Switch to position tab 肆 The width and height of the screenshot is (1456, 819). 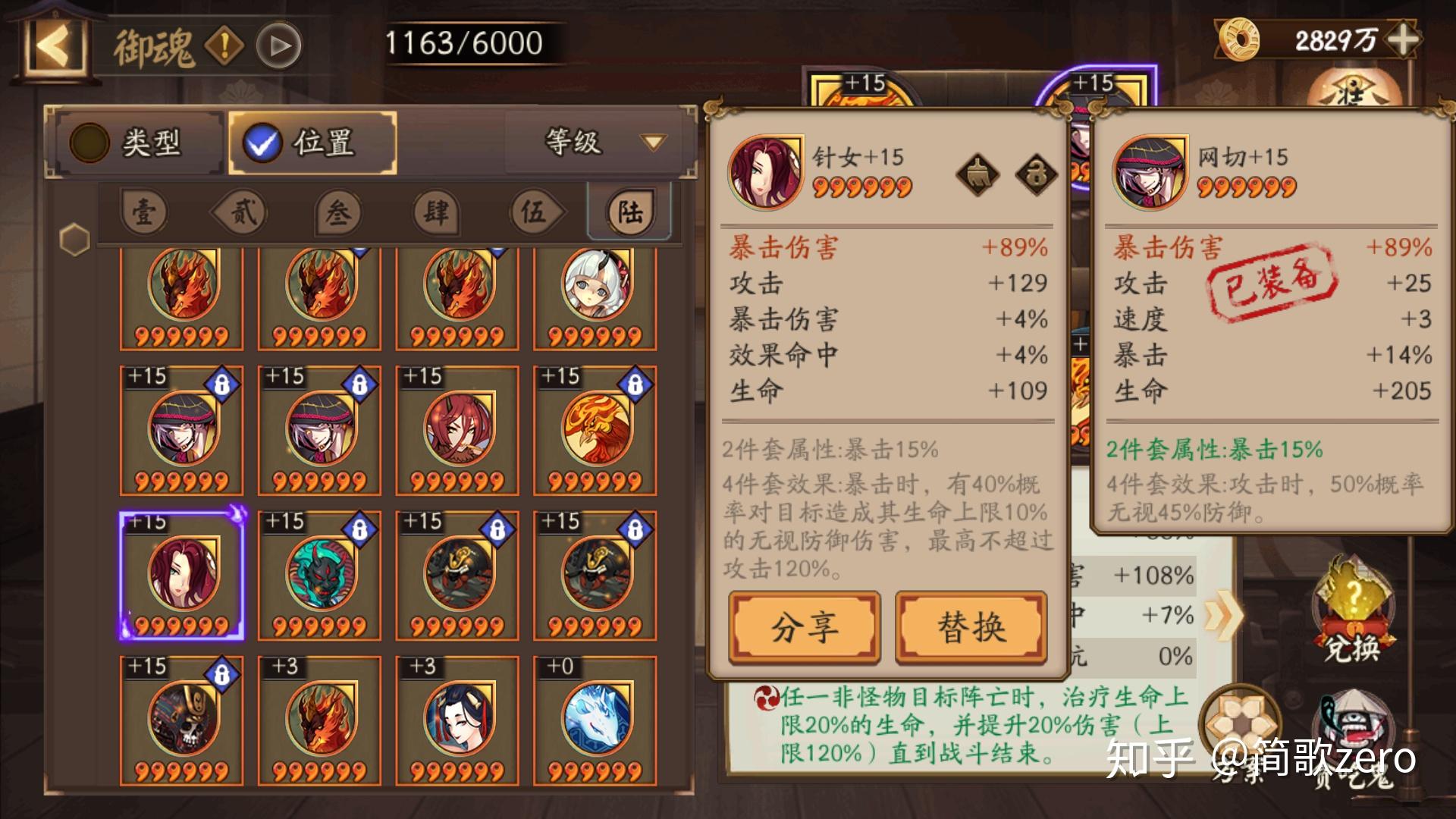point(435,213)
